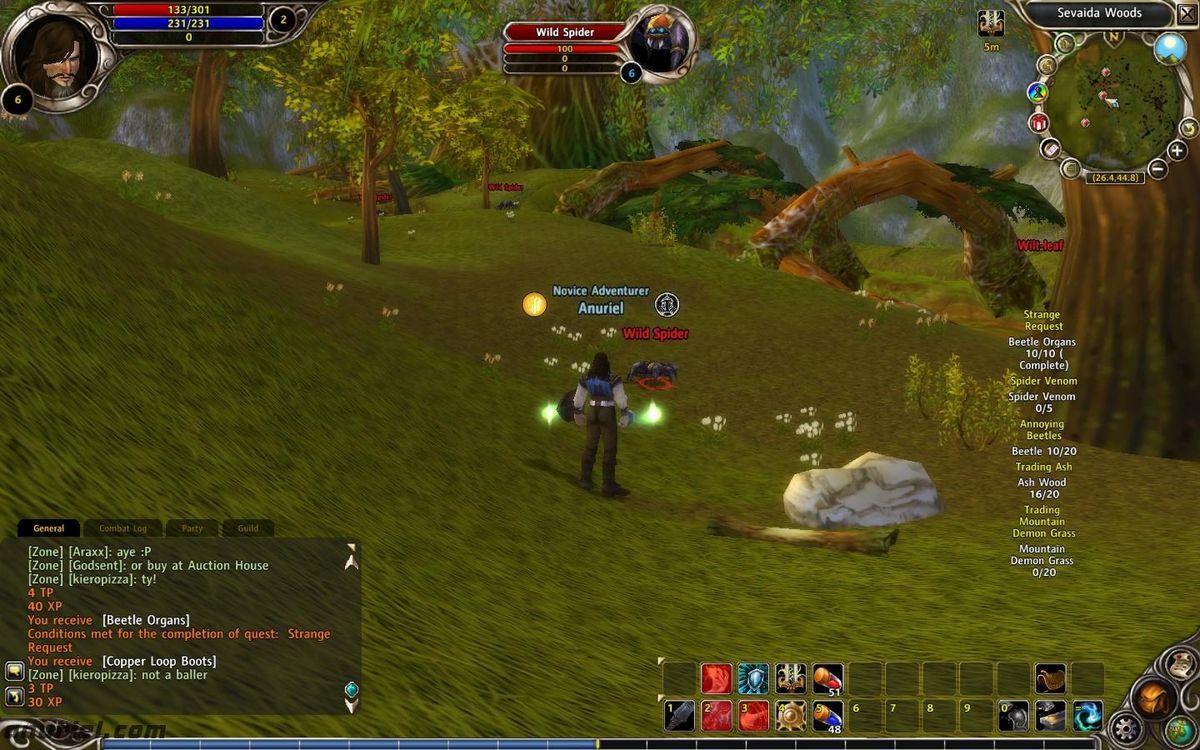The image size is (1200, 750).
Task: Click the red gift box icon
Action: point(1038,122)
